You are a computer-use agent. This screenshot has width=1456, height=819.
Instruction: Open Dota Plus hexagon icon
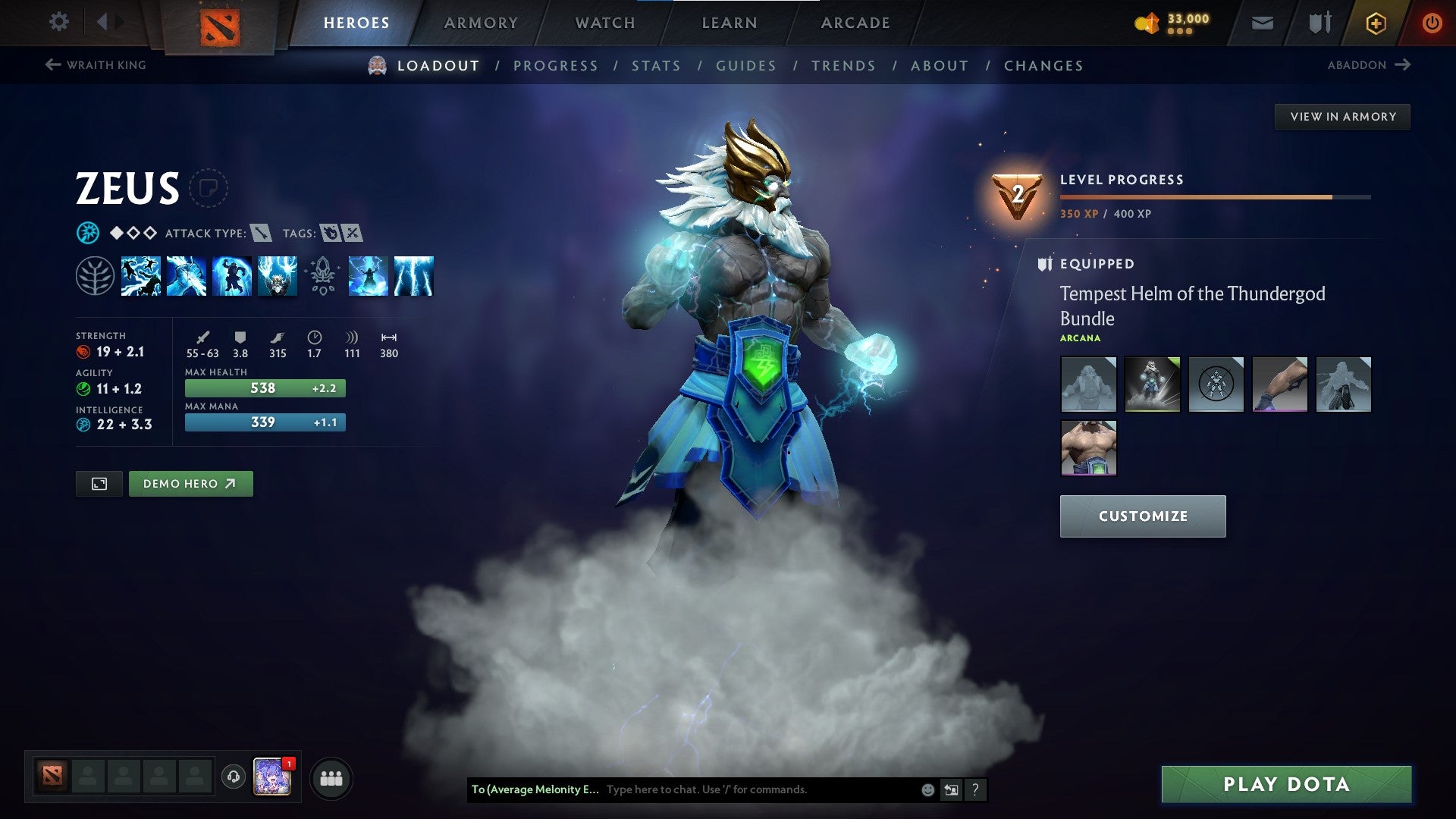pyautogui.click(x=1376, y=22)
